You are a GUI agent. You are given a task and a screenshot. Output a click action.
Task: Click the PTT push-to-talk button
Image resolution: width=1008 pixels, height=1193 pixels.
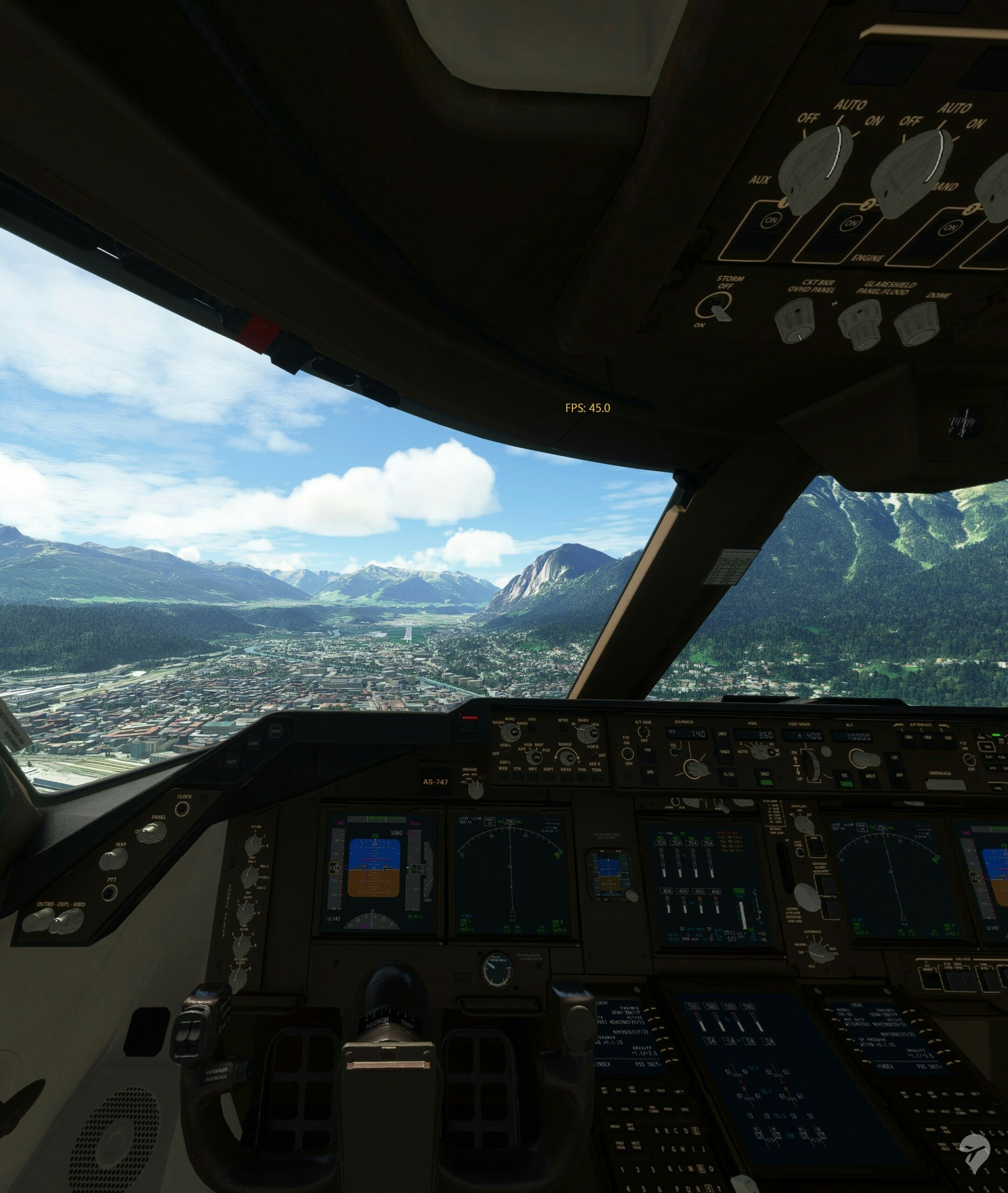(x=110, y=892)
